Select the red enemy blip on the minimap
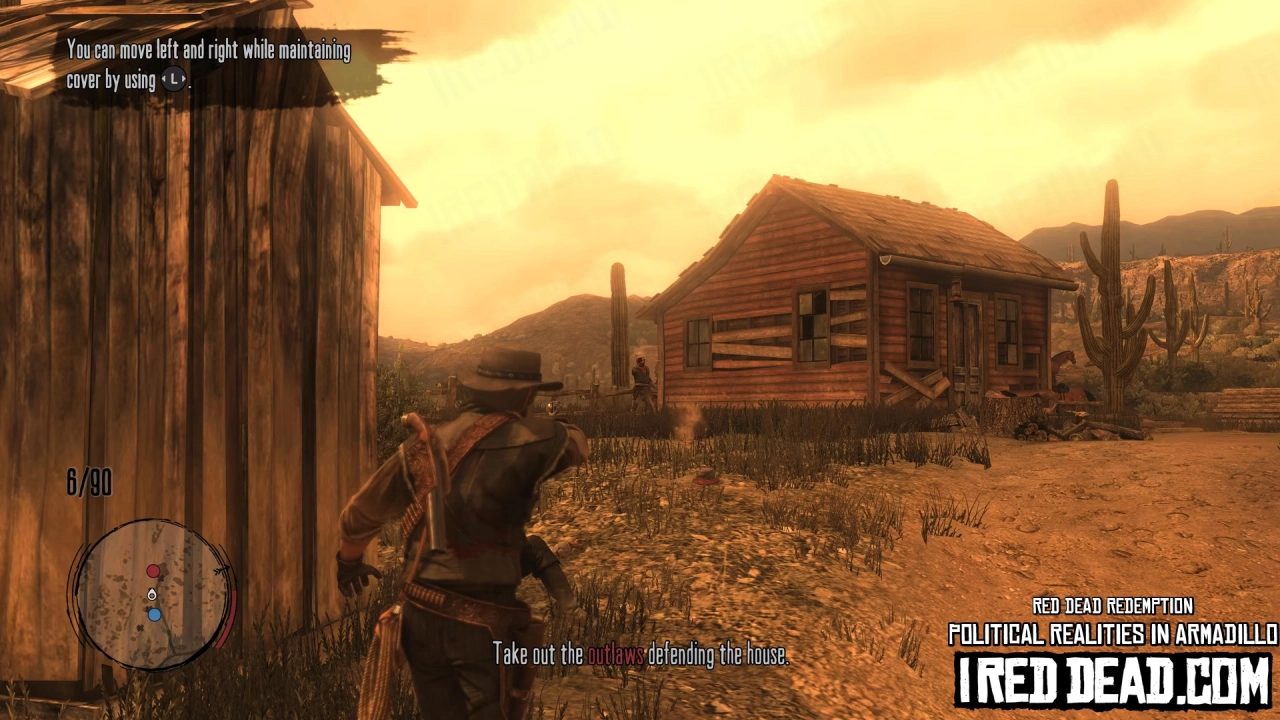Screen dimensions: 1280x720 click(x=153, y=570)
